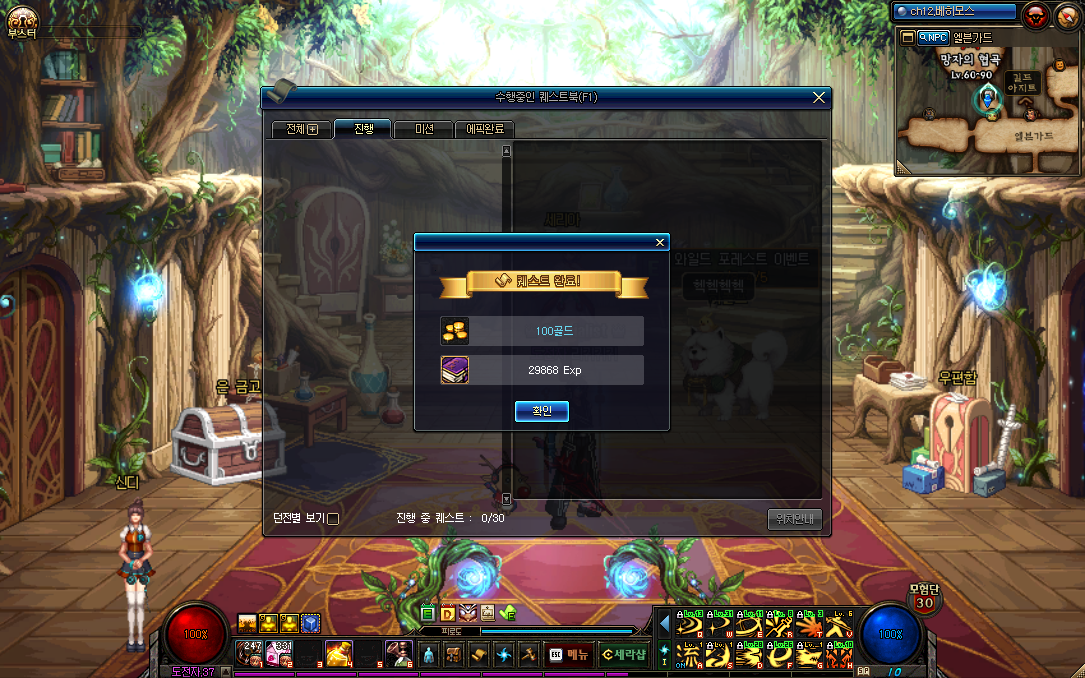The height and width of the screenshot is (678, 1085).
Task: Click the compass icon beside the minimap
Action: click(1068, 14)
